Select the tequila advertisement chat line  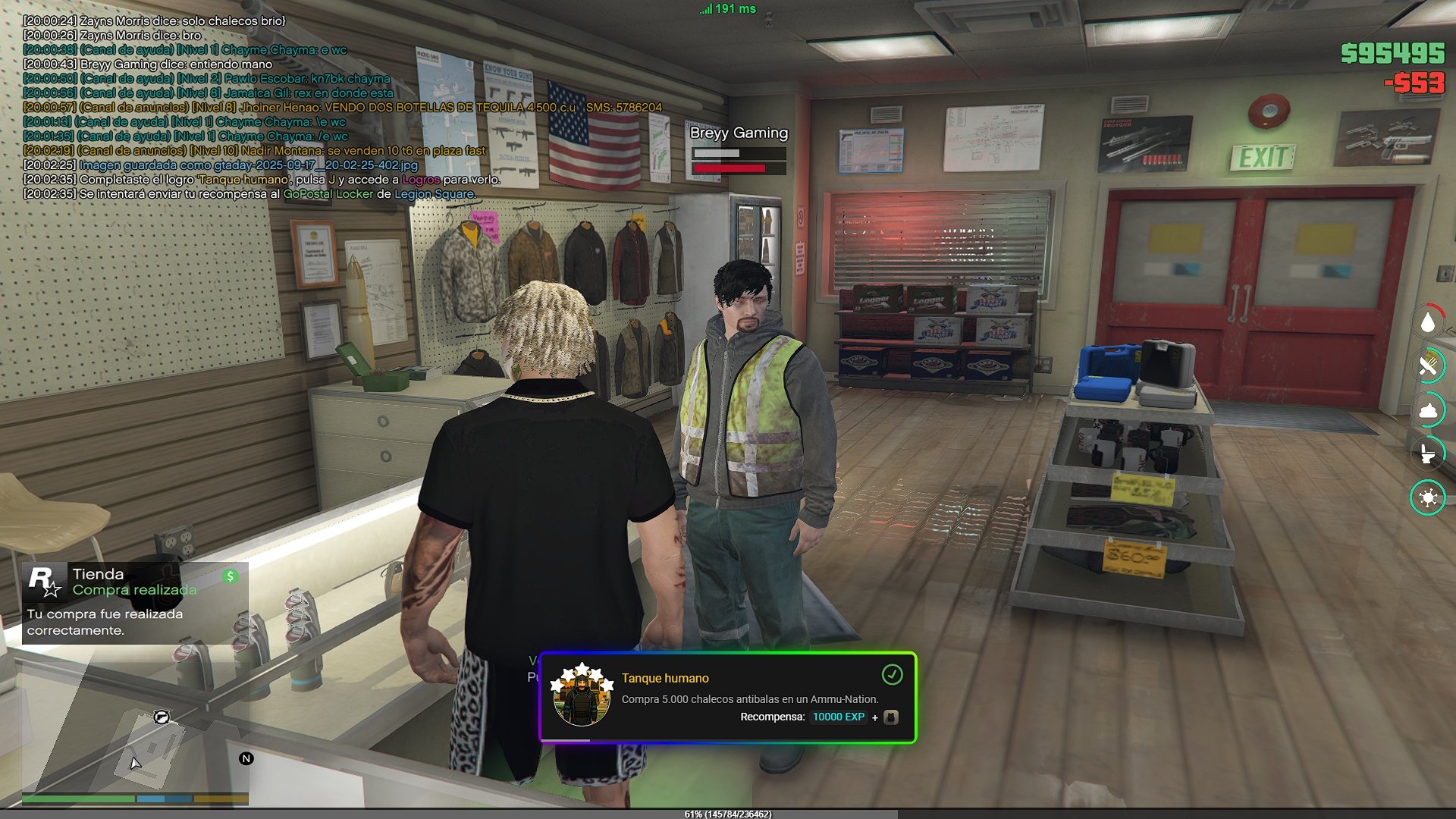(342, 108)
